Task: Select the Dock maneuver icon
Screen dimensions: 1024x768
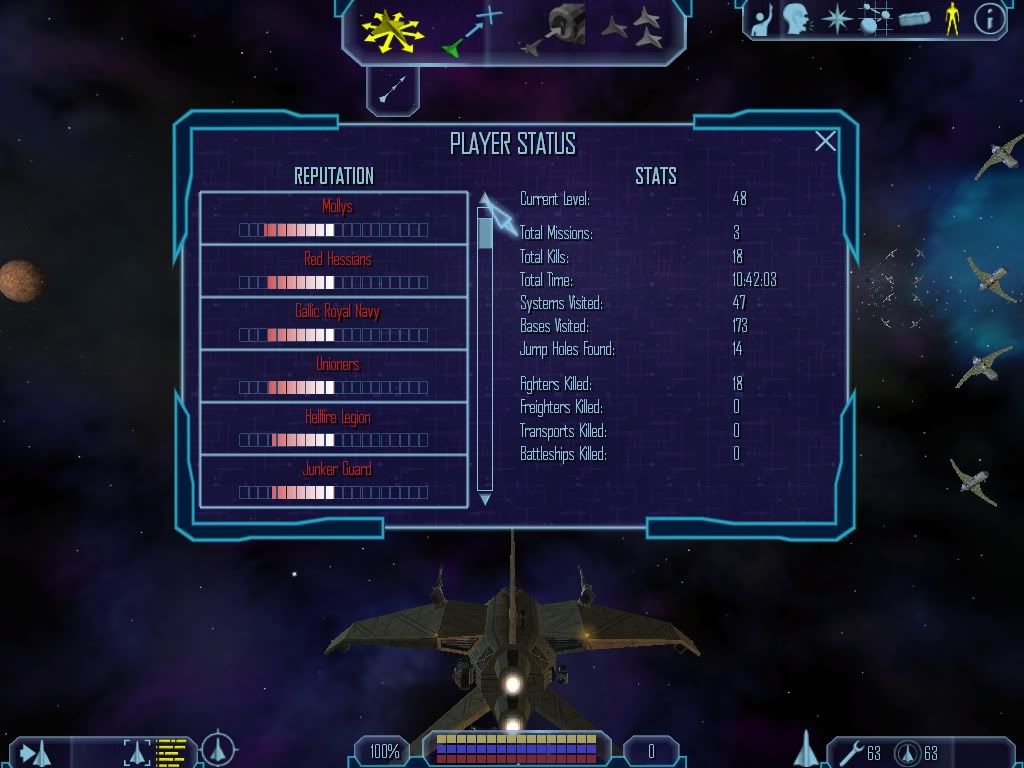Action: coord(557,30)
